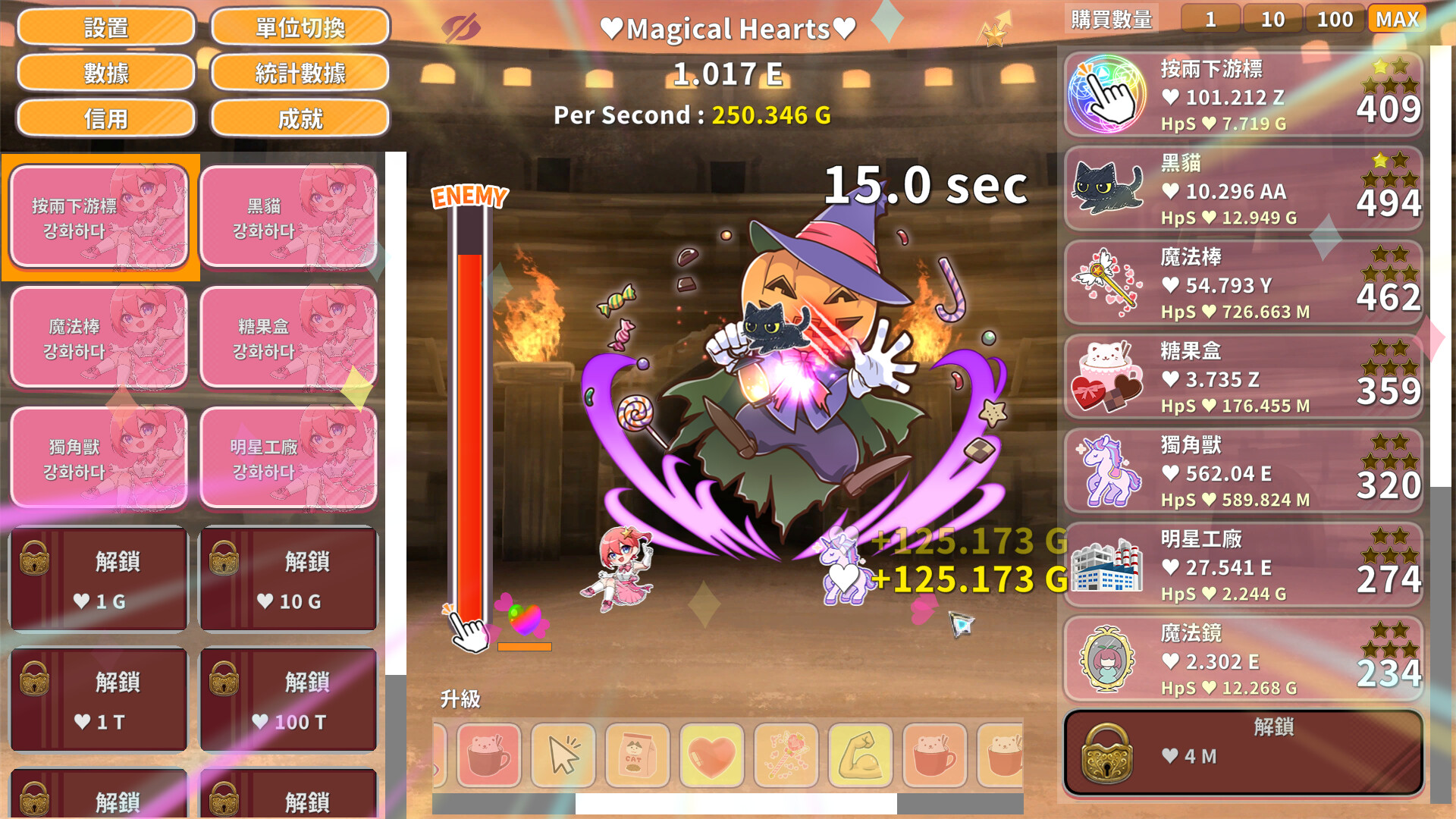Set purchase quantity to 100
1456x819 pixels.
tap(1335, 19)
